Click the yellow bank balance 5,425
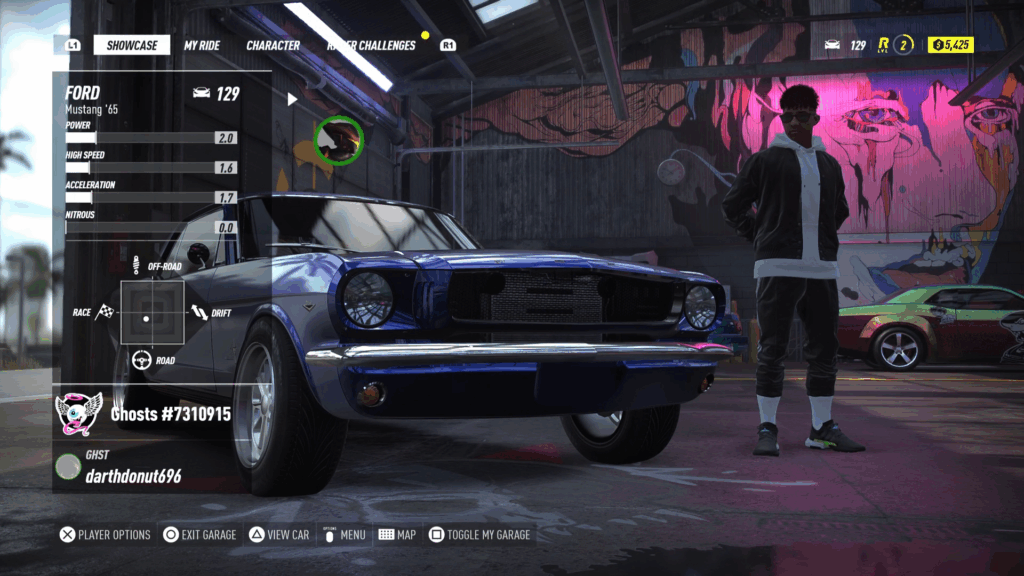1024x576 pixels. pyautogui.click(x=950, y=45)
